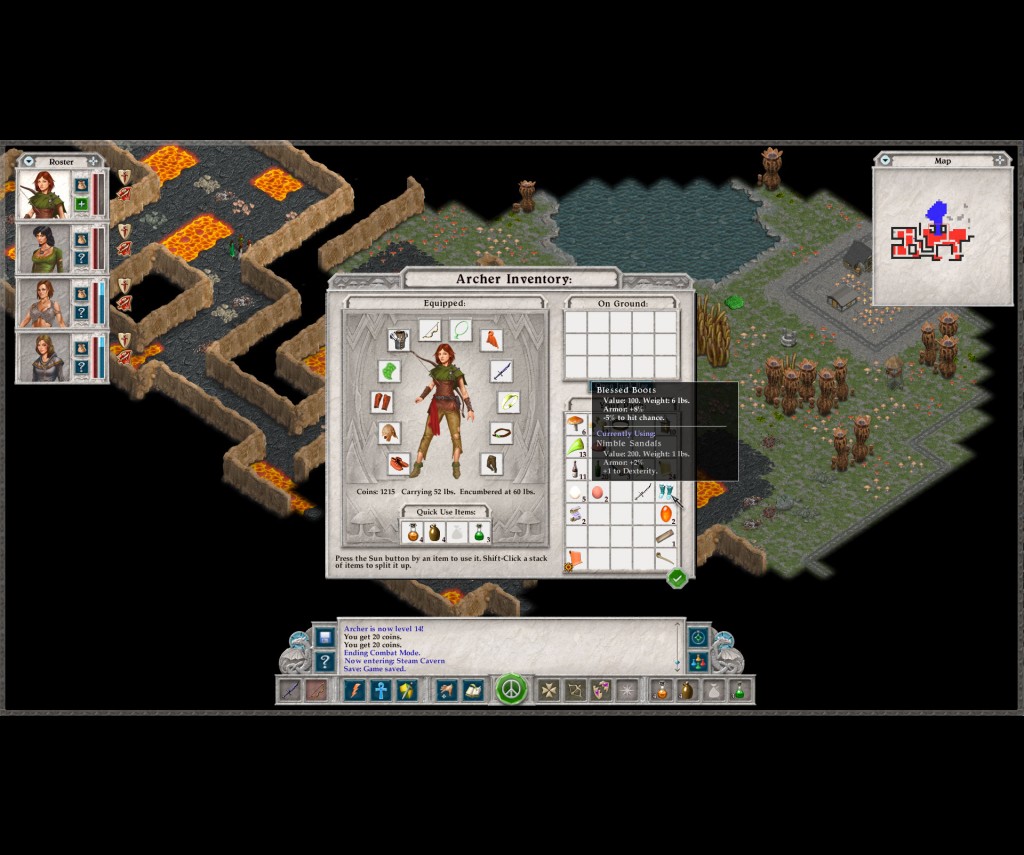Activate the ankh ability icon
The image size is (1024, 855).
click(381, 690)
